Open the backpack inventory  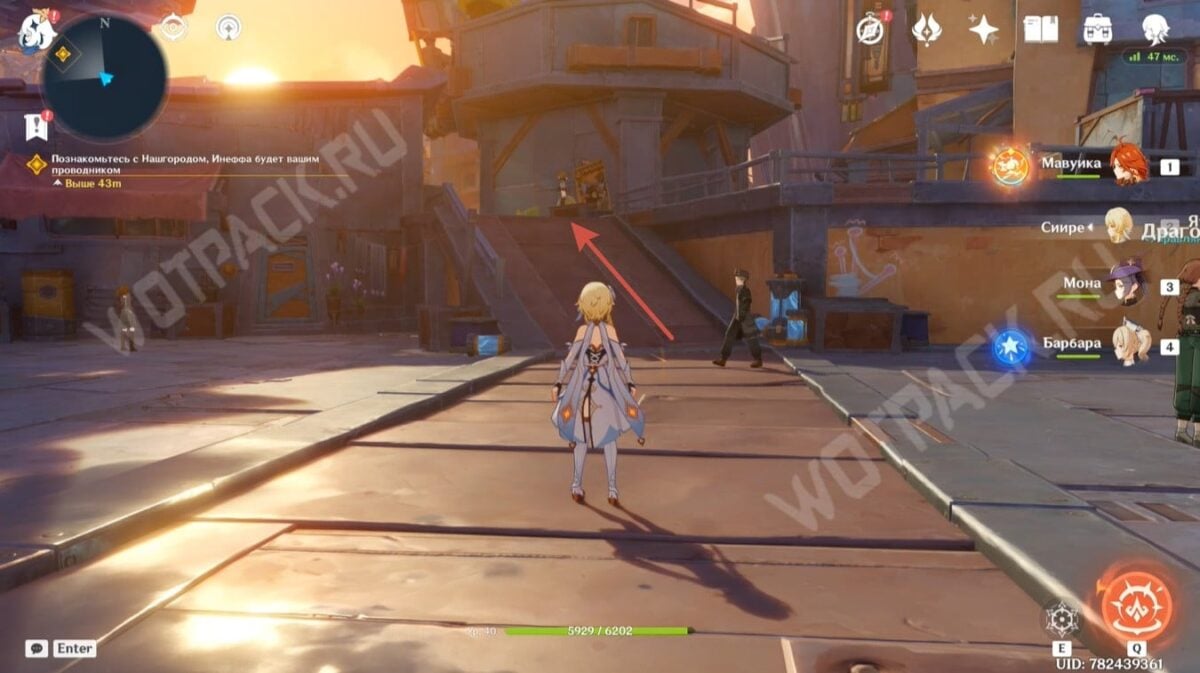(x=1097, y=29)
